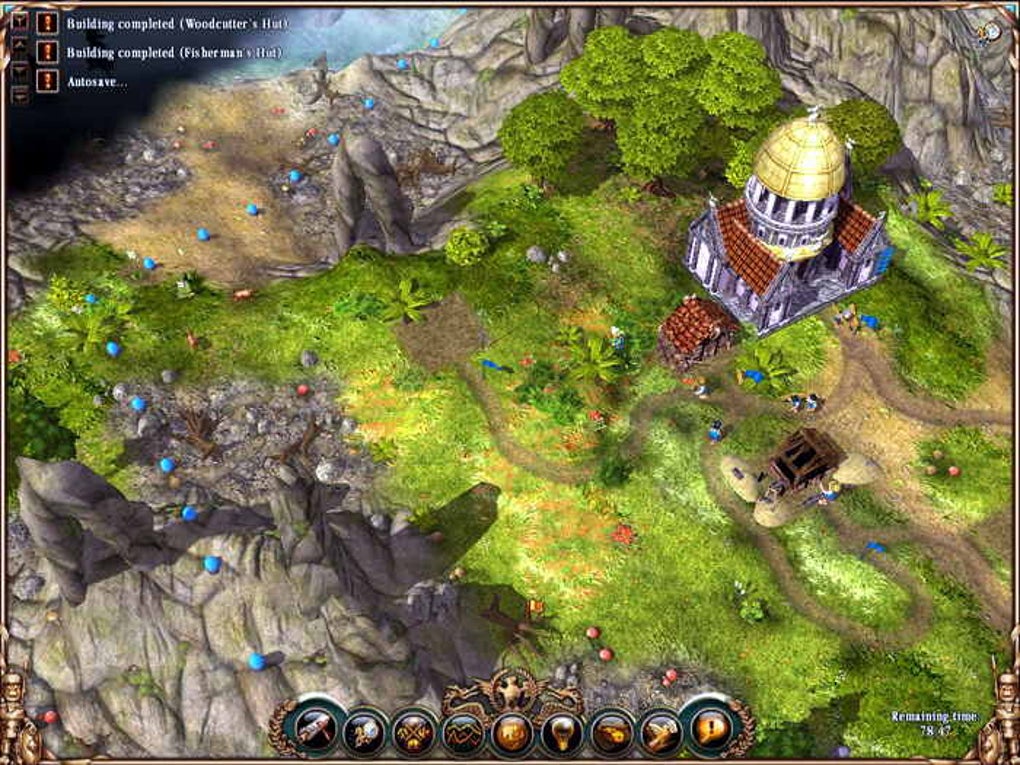Select the crossed tools icon
1020x765 pixels.
tap(415, 733)
